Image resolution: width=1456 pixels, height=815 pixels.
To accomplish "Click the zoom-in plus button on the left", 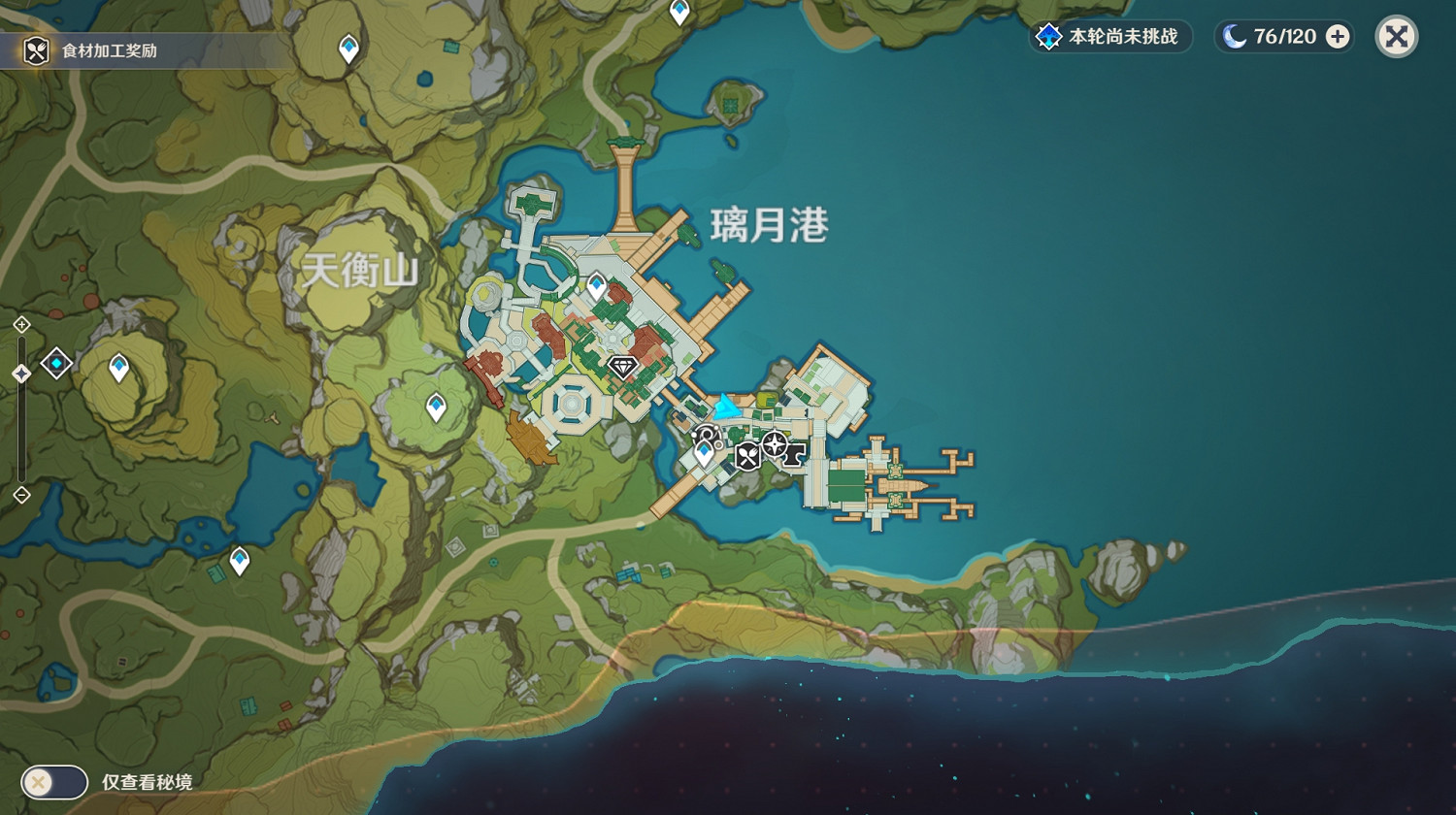I will pyautogui.click(x=19, y=324).
